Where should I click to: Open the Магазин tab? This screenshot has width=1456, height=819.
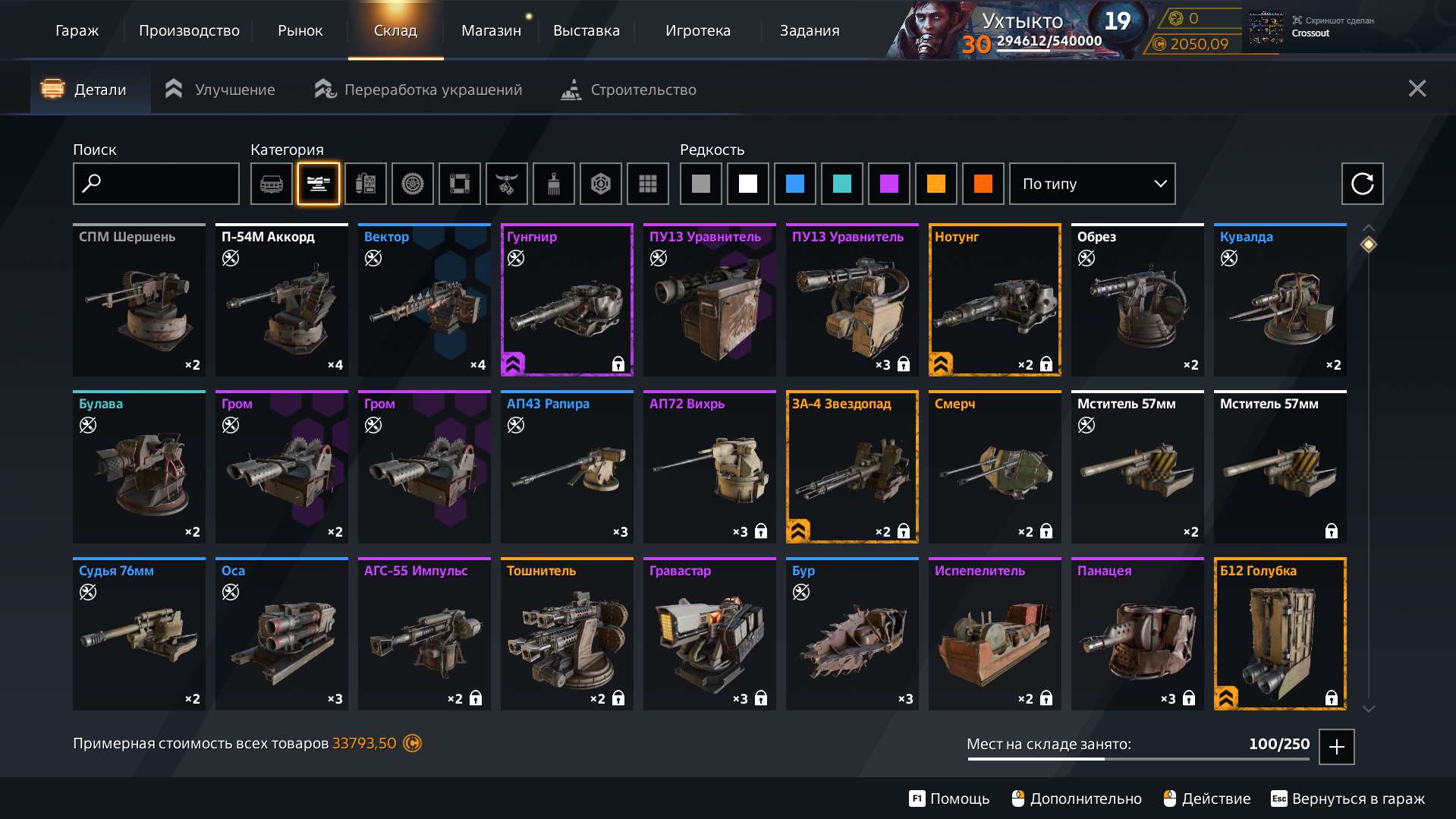coord(491,30)
